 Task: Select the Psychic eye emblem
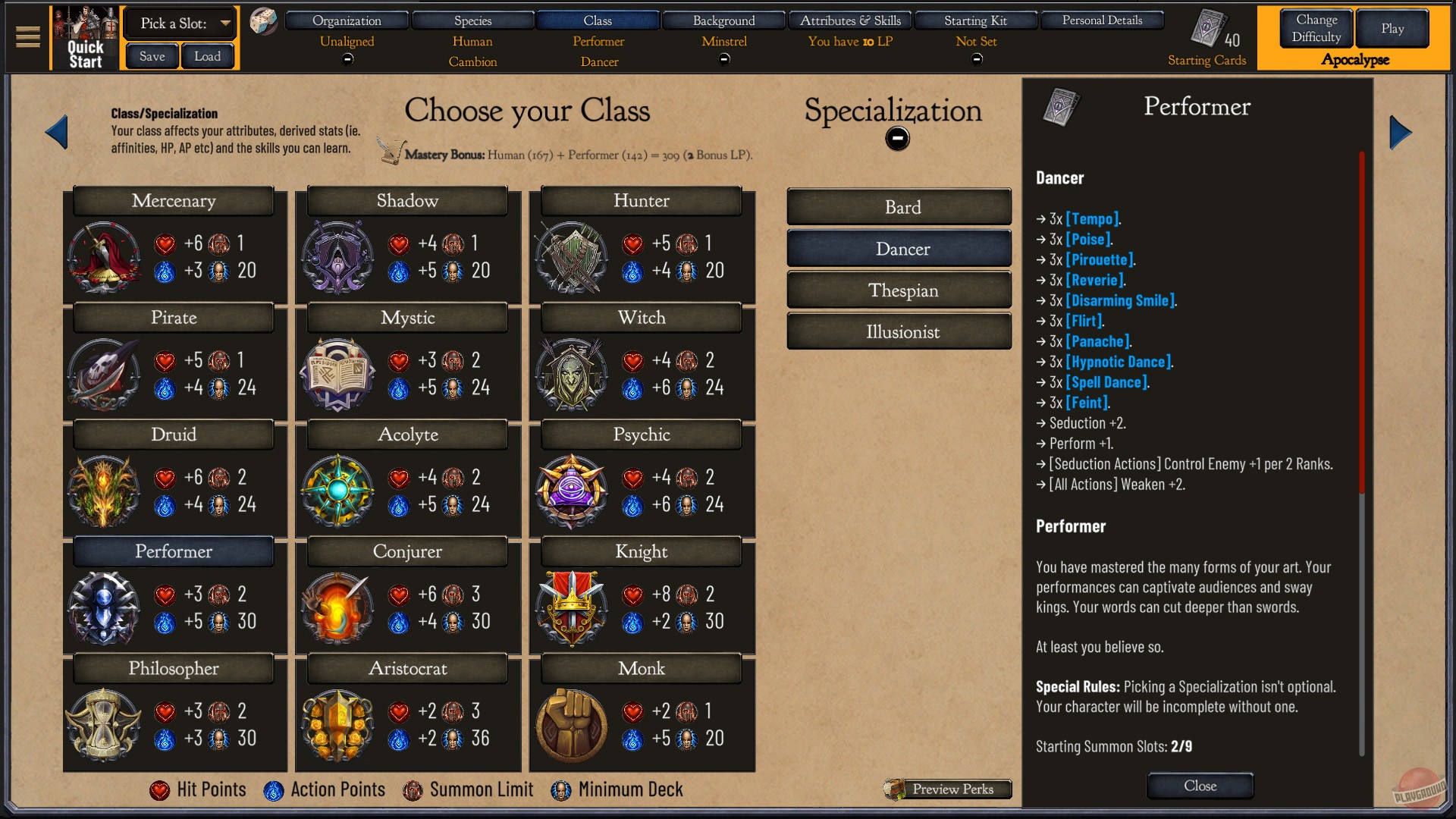[571, 491]
